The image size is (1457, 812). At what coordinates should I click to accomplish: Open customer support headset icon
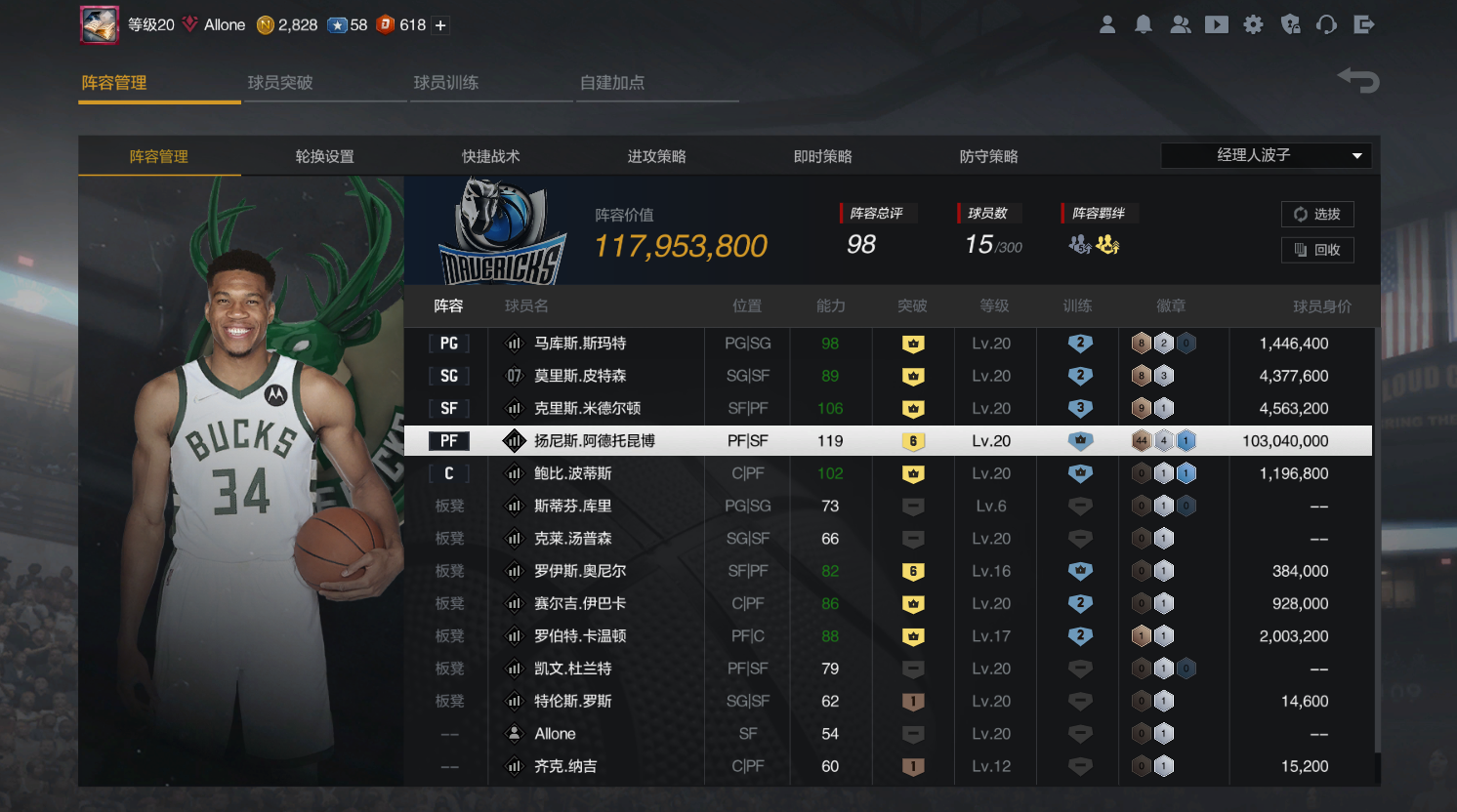point(1327,24)
